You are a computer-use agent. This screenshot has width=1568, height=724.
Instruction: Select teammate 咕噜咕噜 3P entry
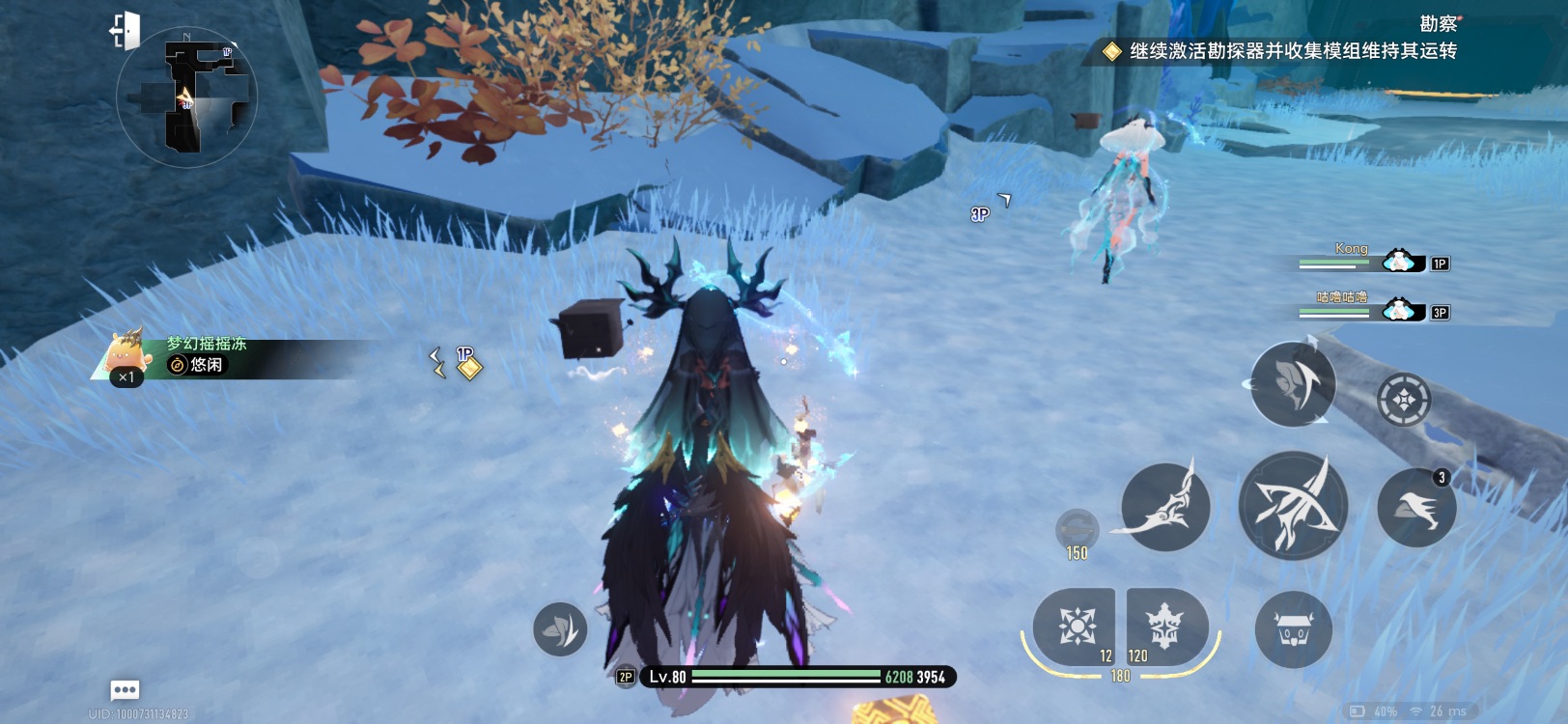pos(1373,308)
